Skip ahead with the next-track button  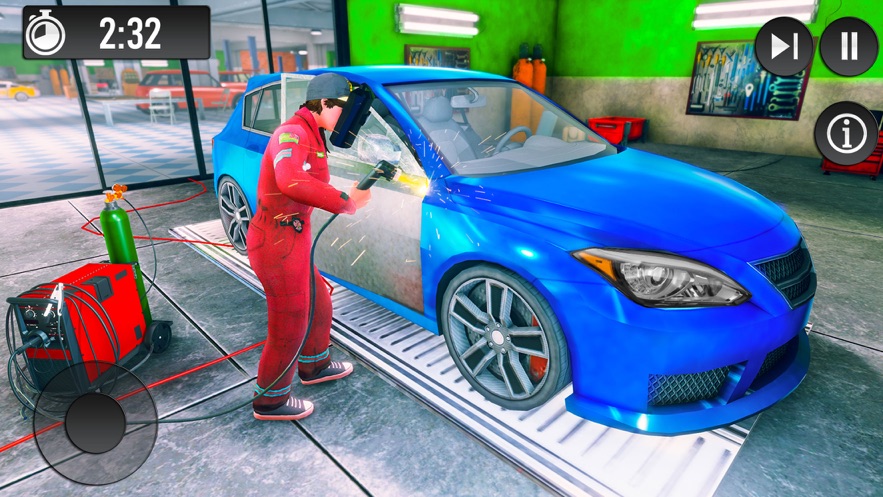(x=784, y=46)
